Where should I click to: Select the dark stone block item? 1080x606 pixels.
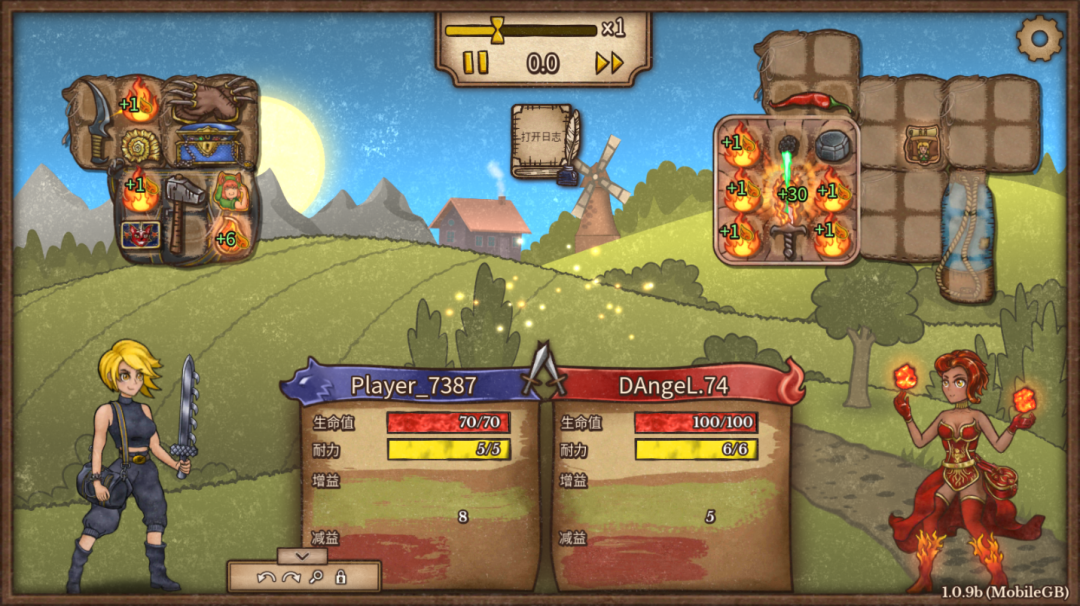[x=832, y=146]
